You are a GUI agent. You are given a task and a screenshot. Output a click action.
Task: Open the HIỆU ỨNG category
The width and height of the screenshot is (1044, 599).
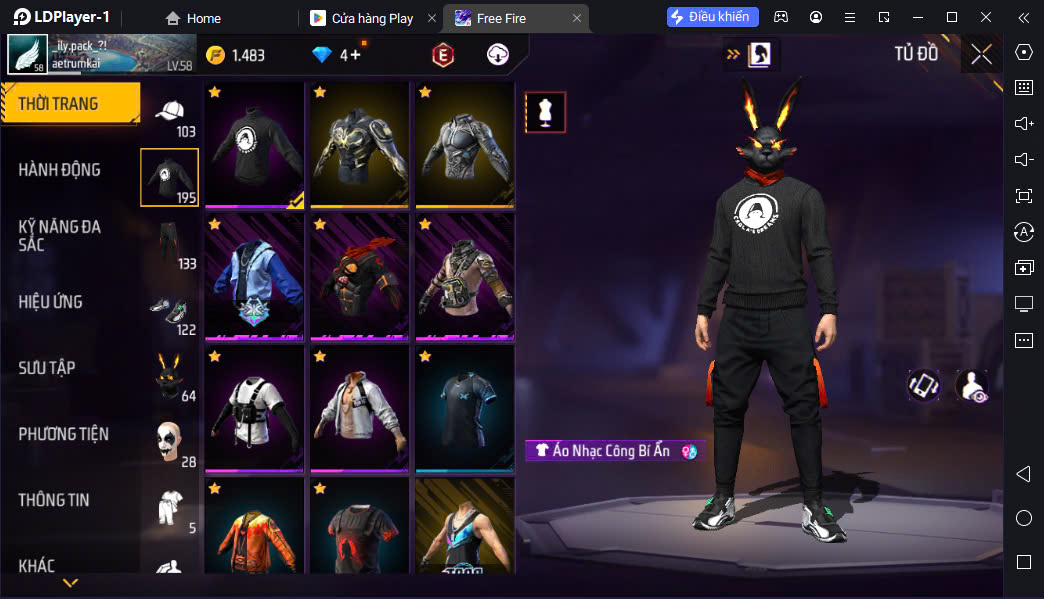click(x=51, y=302)
